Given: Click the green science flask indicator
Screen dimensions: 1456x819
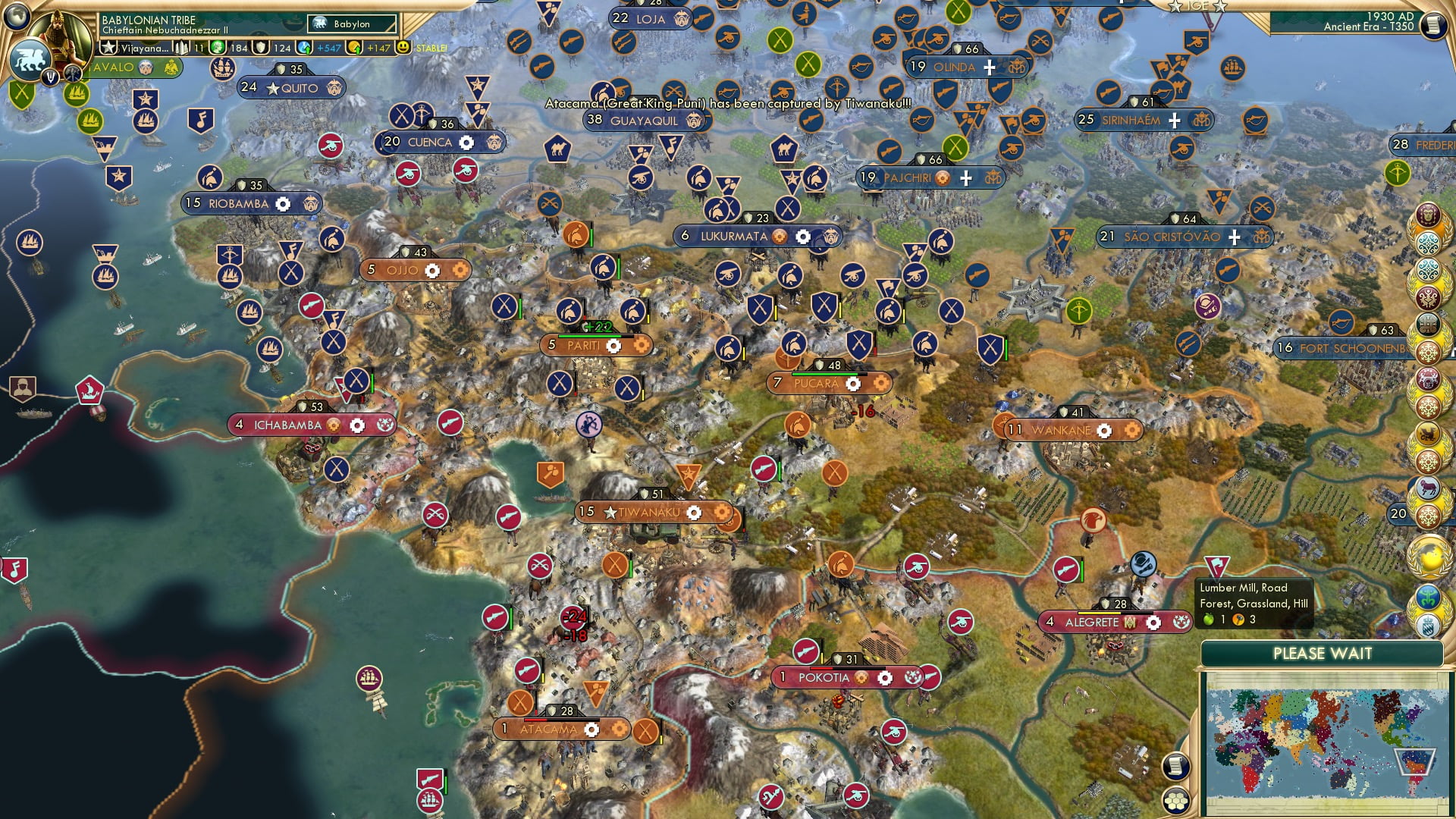Looking at the screenshot, I should [218, 47].
